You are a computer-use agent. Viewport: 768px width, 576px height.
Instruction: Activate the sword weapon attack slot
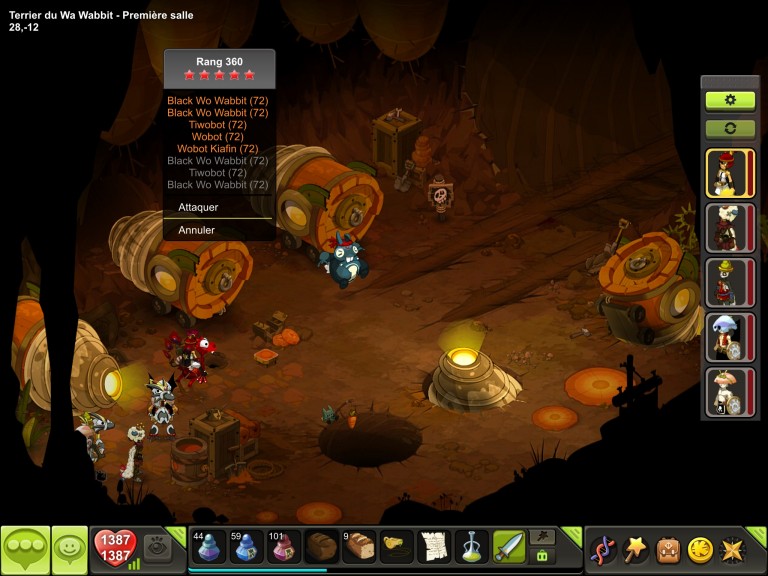pos(508,547)
